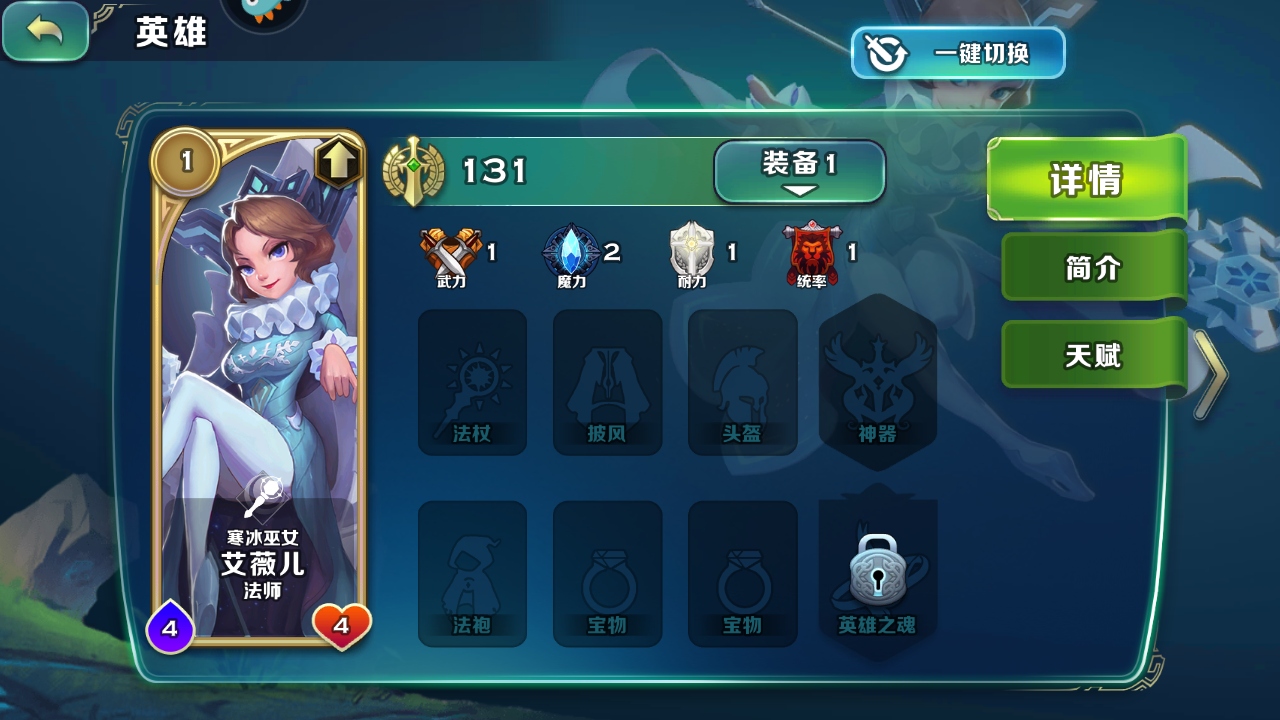
Task: Open the 简介 introduction tab
Action: pos(1093,267)
